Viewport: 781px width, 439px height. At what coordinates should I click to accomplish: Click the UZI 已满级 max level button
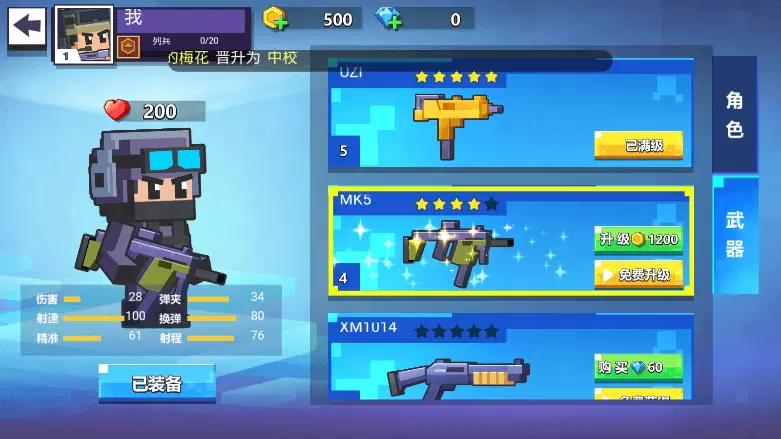(x=638, y=145)
